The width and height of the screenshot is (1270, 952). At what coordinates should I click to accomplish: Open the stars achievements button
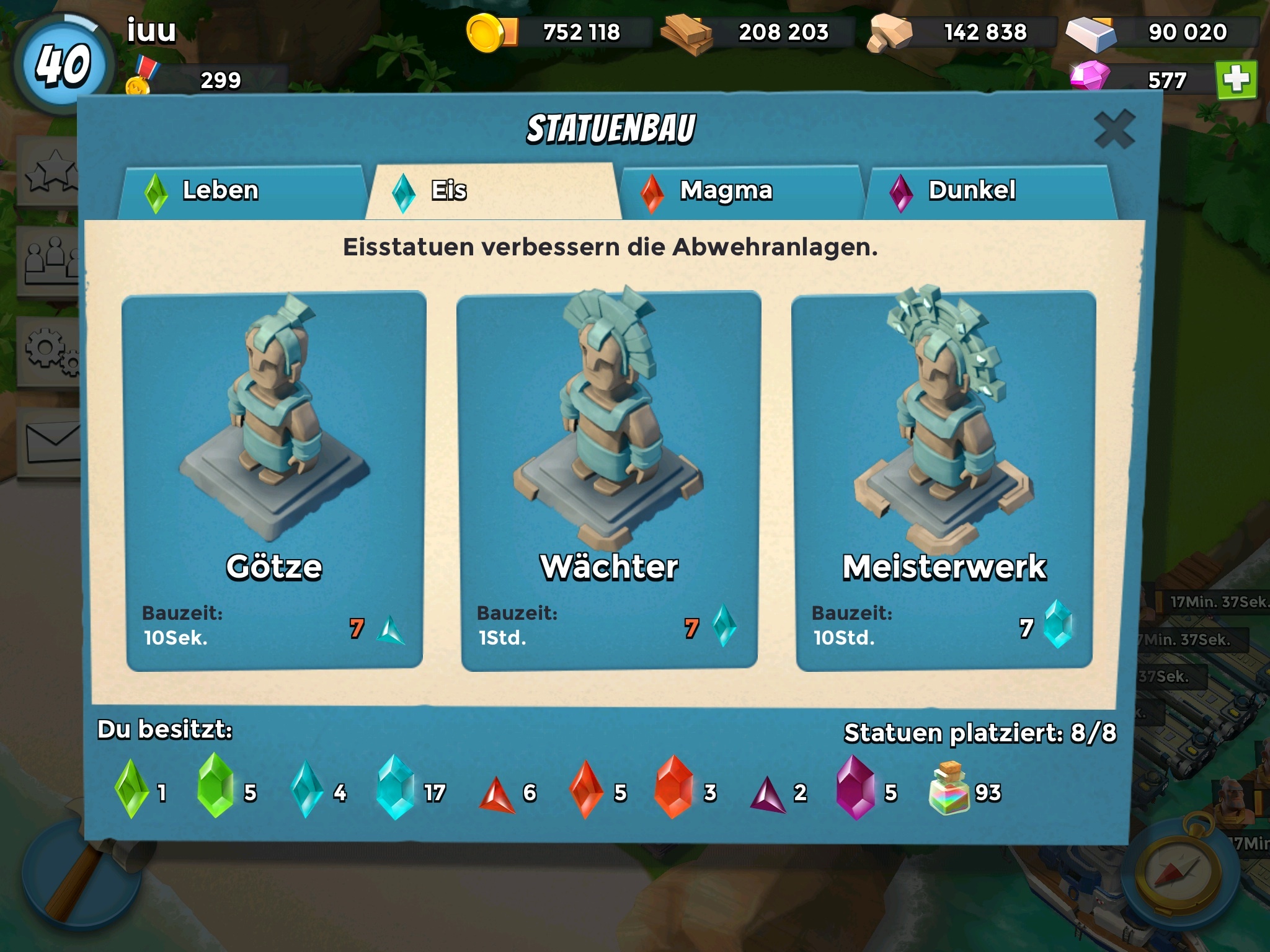[x=51, y=170]
